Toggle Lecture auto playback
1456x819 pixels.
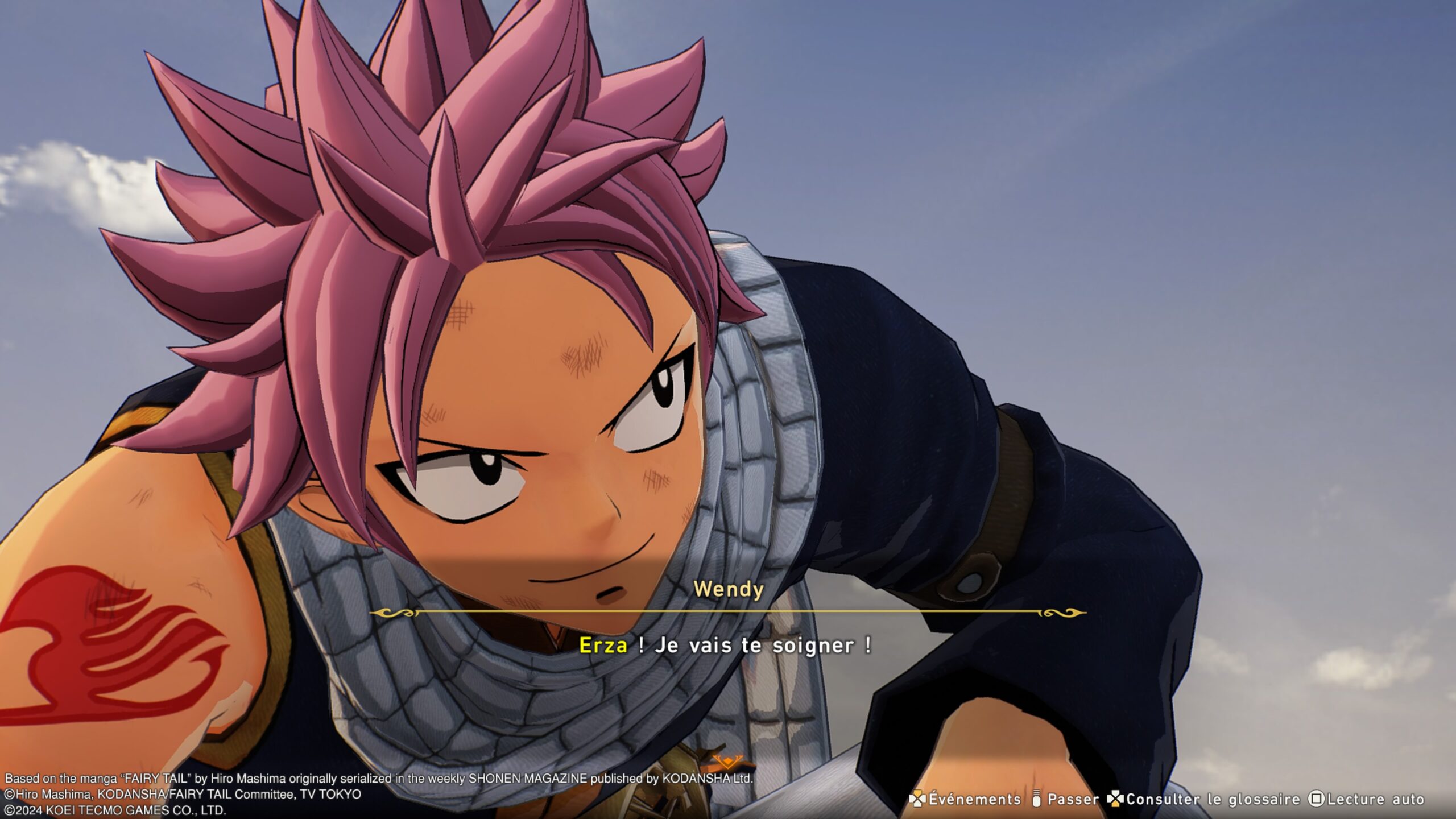(1366, 799)
